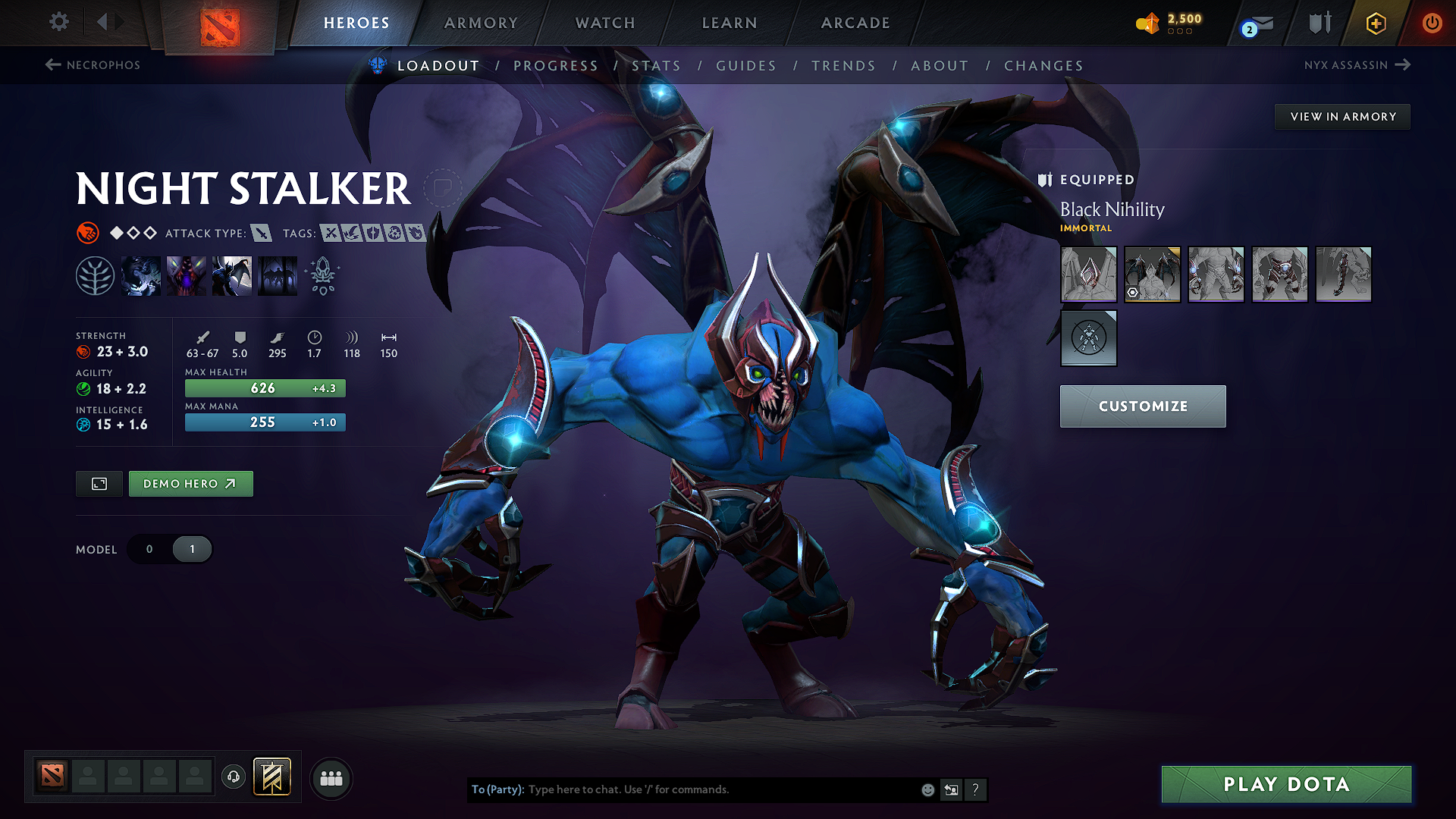
Task: Switch to the STATS tab
Action: [x=657, y=65]
